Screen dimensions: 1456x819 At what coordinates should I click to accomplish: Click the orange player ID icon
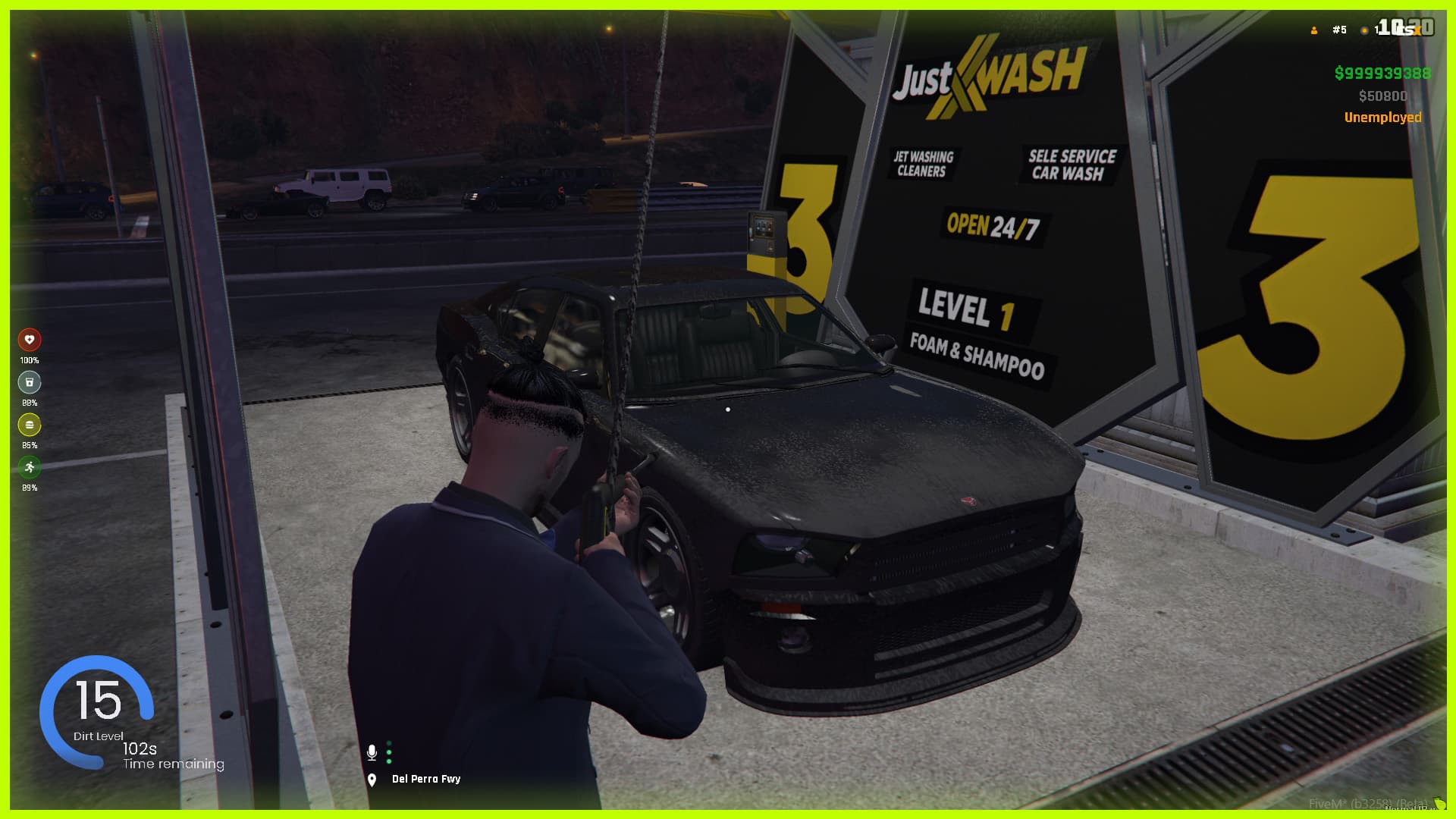pyautogui.click(x=1314, y=30)
